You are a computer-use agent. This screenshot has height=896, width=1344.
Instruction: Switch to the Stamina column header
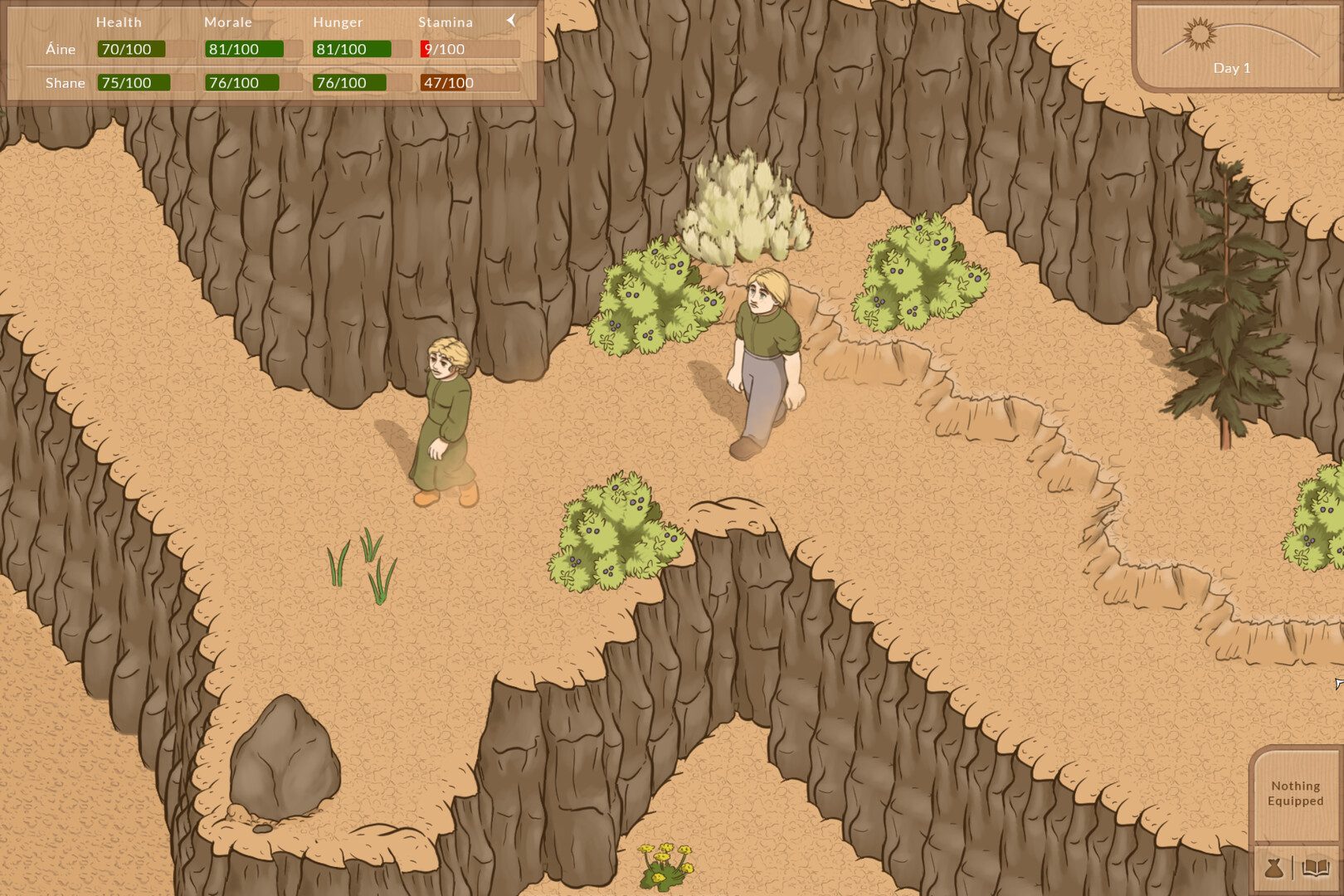pyautogui.click(x=446, y=22)
